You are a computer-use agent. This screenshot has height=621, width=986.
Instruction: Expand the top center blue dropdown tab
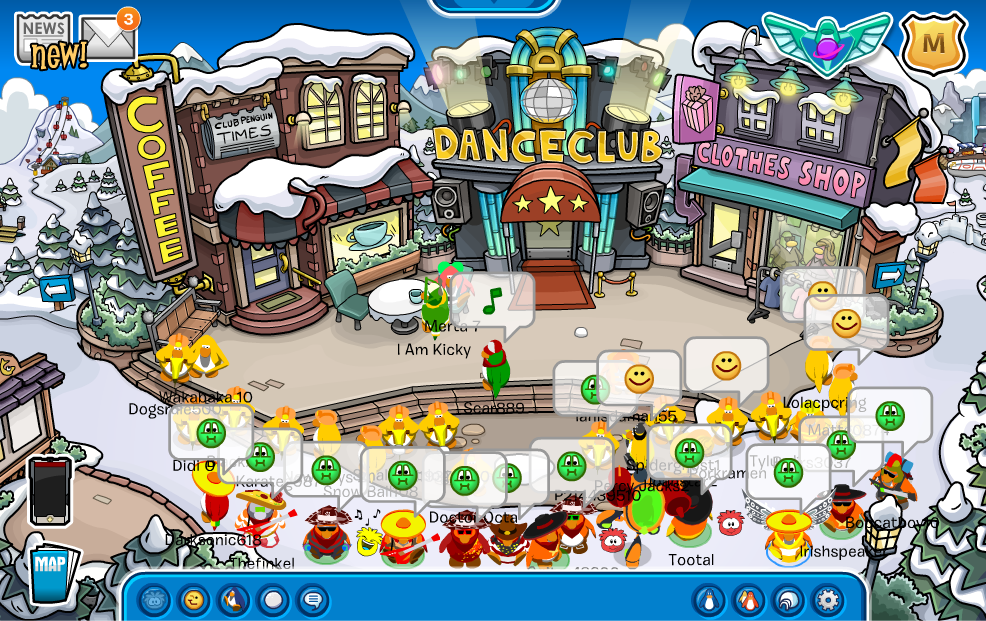(493, 6)
